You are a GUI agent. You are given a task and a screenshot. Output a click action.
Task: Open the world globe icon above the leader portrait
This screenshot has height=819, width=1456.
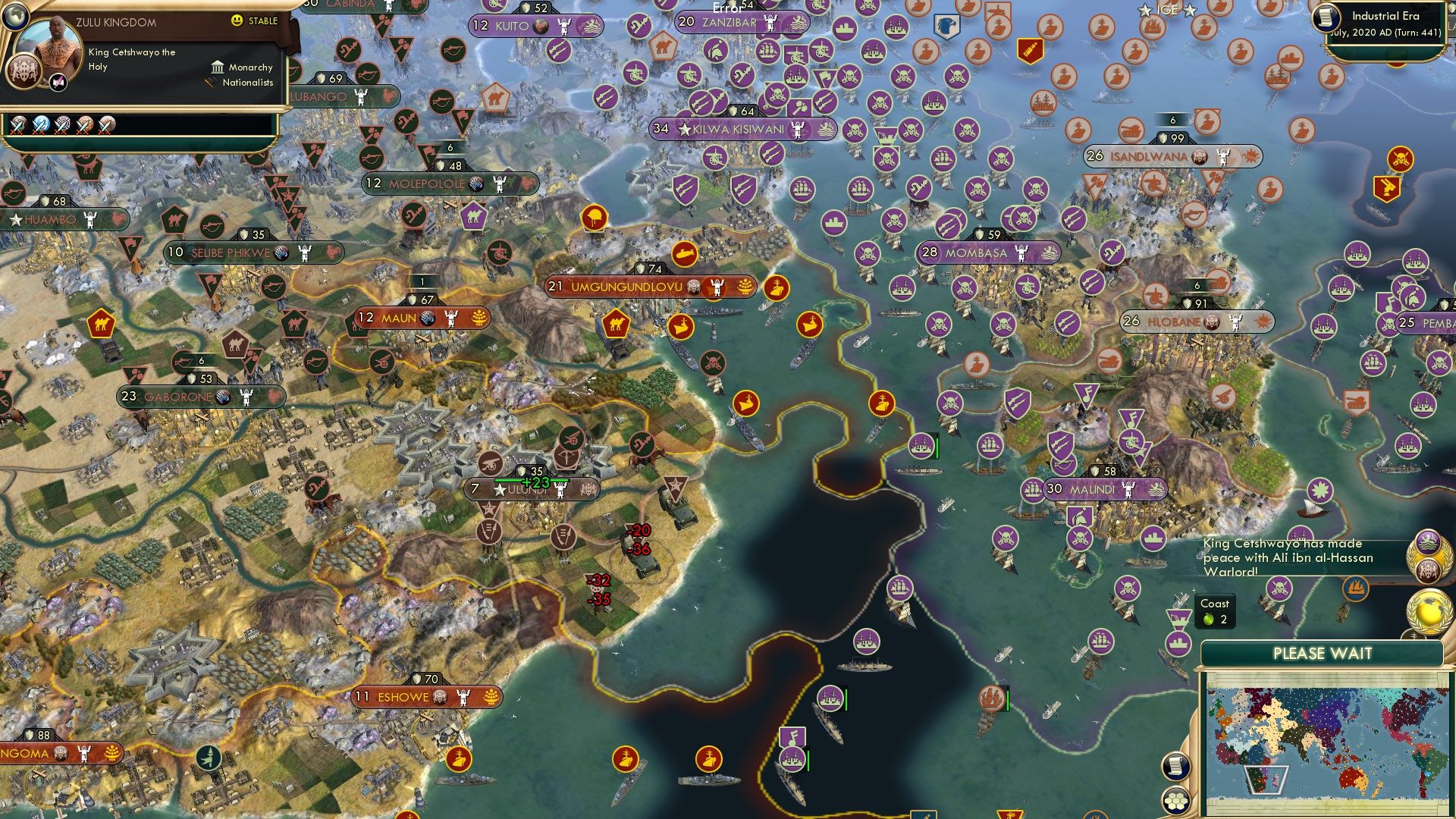click(14, 17)
